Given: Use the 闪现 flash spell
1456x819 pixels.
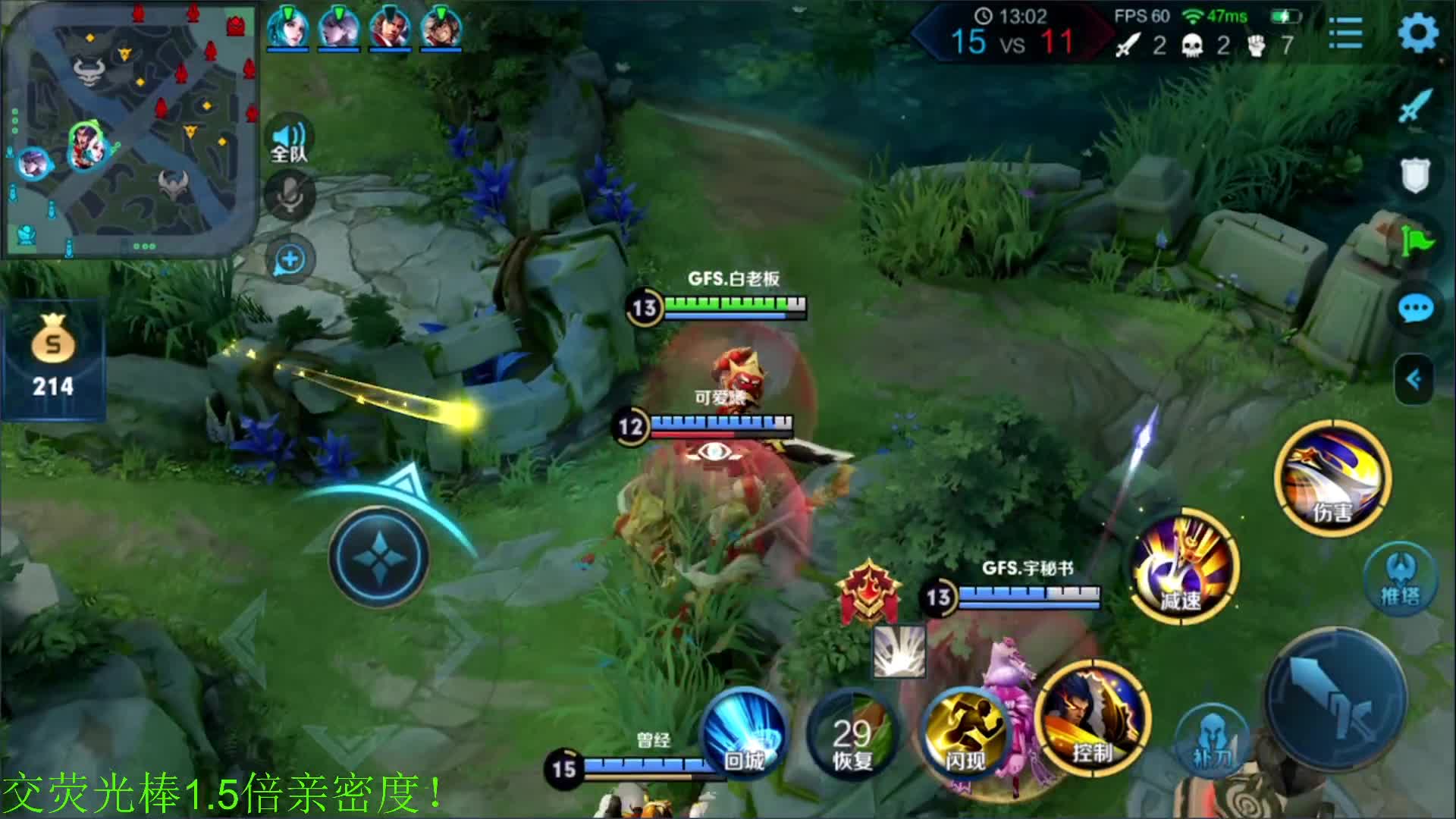Looking at the screenshot, I should (965, 731).
